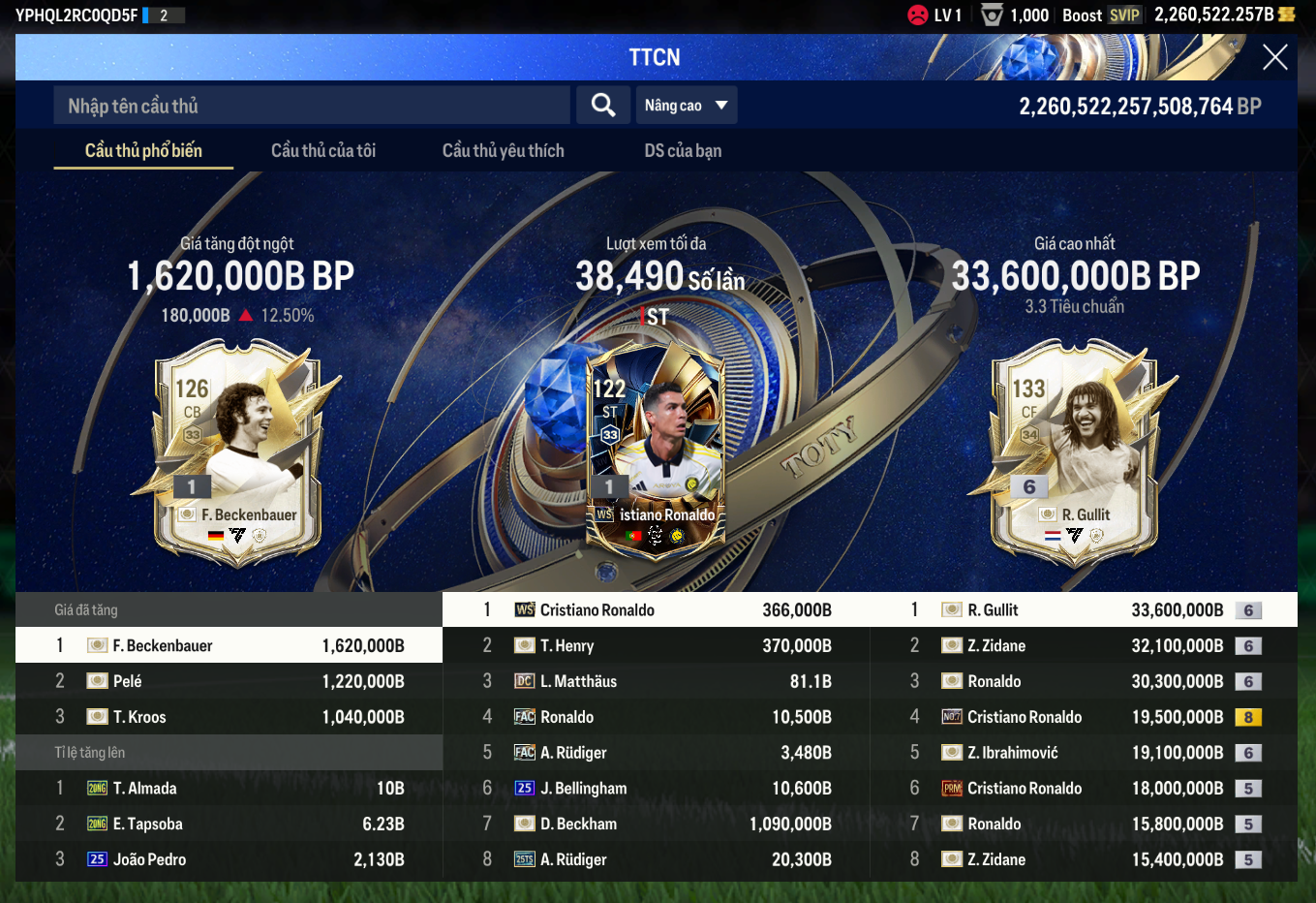
Task: Select the T. Henry list row
Action: pyautogui.click(x=656, y=646)
